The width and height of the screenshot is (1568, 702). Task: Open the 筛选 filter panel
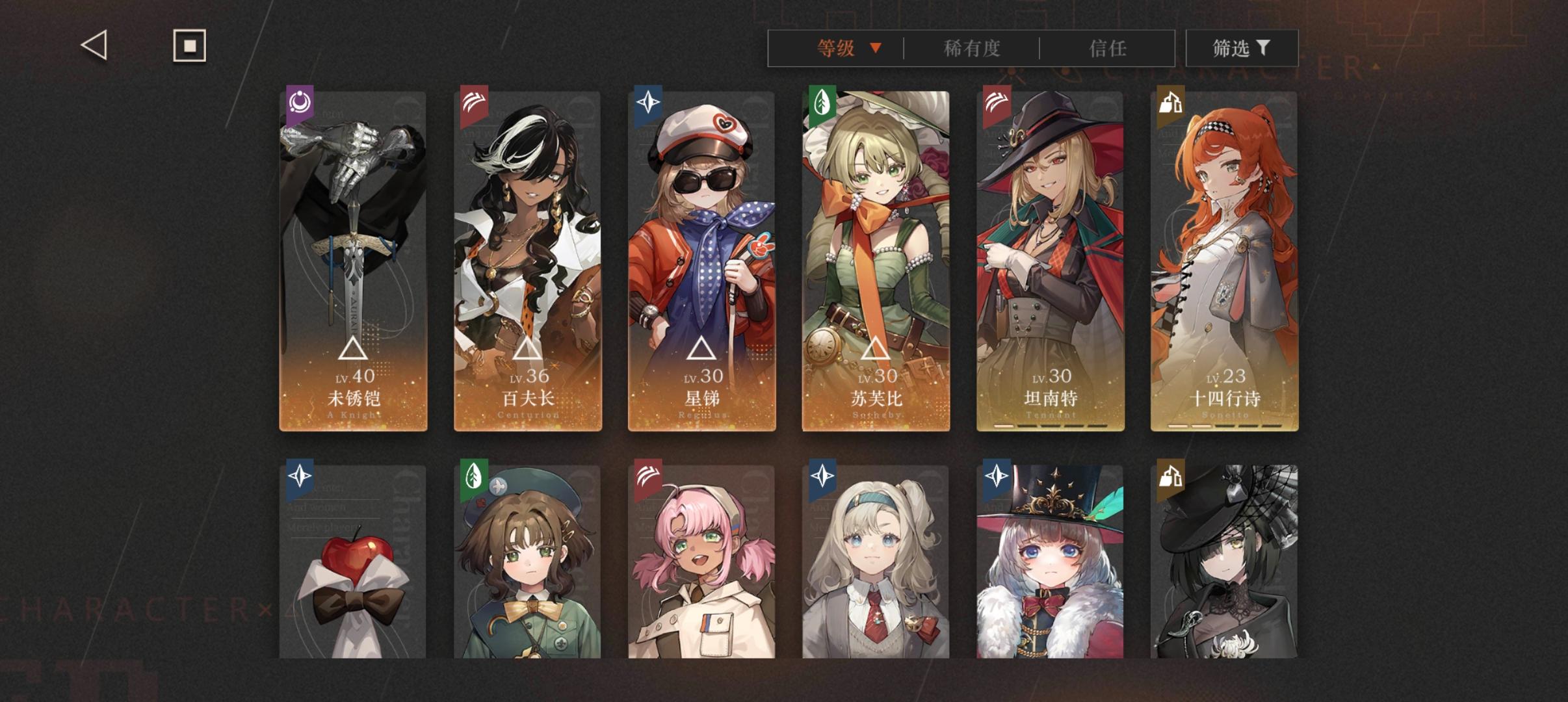pos(1242,48)
